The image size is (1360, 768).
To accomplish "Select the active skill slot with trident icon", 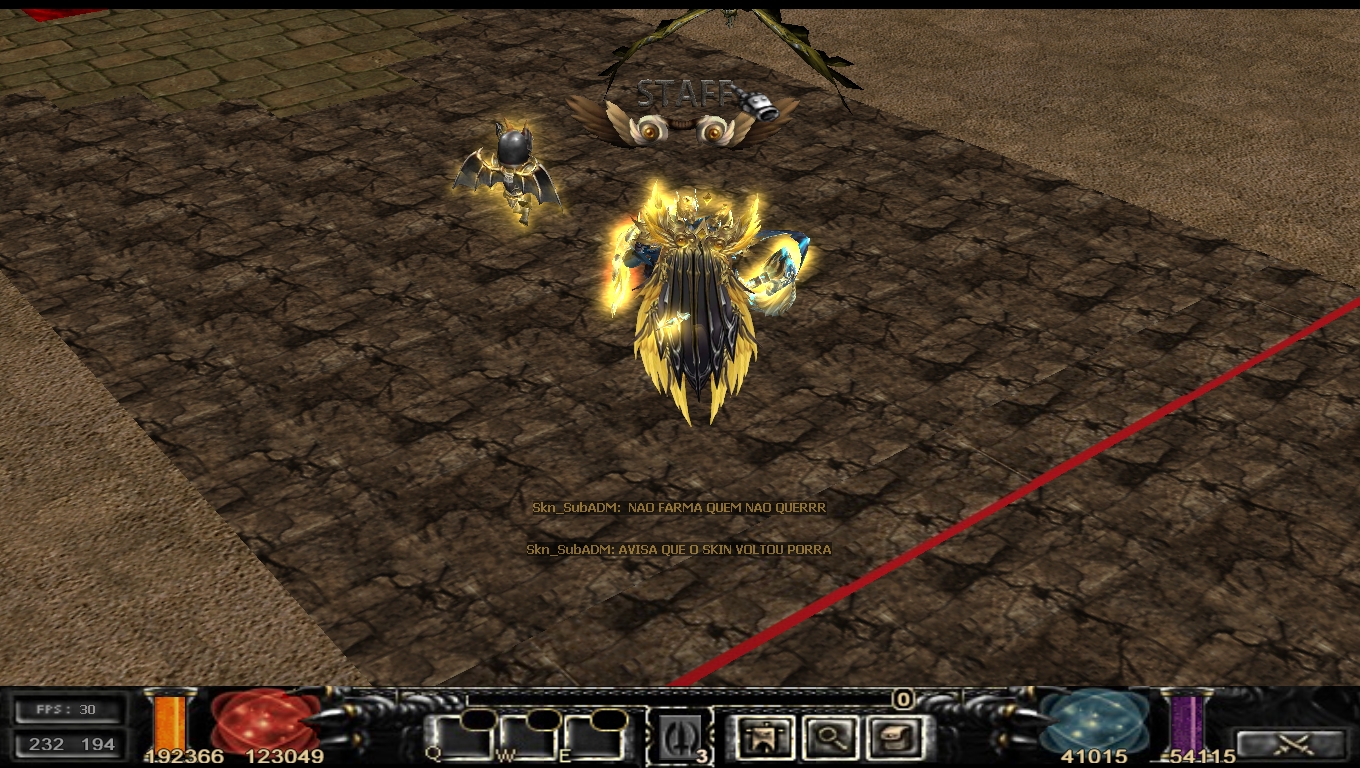I will coord(679,738).
